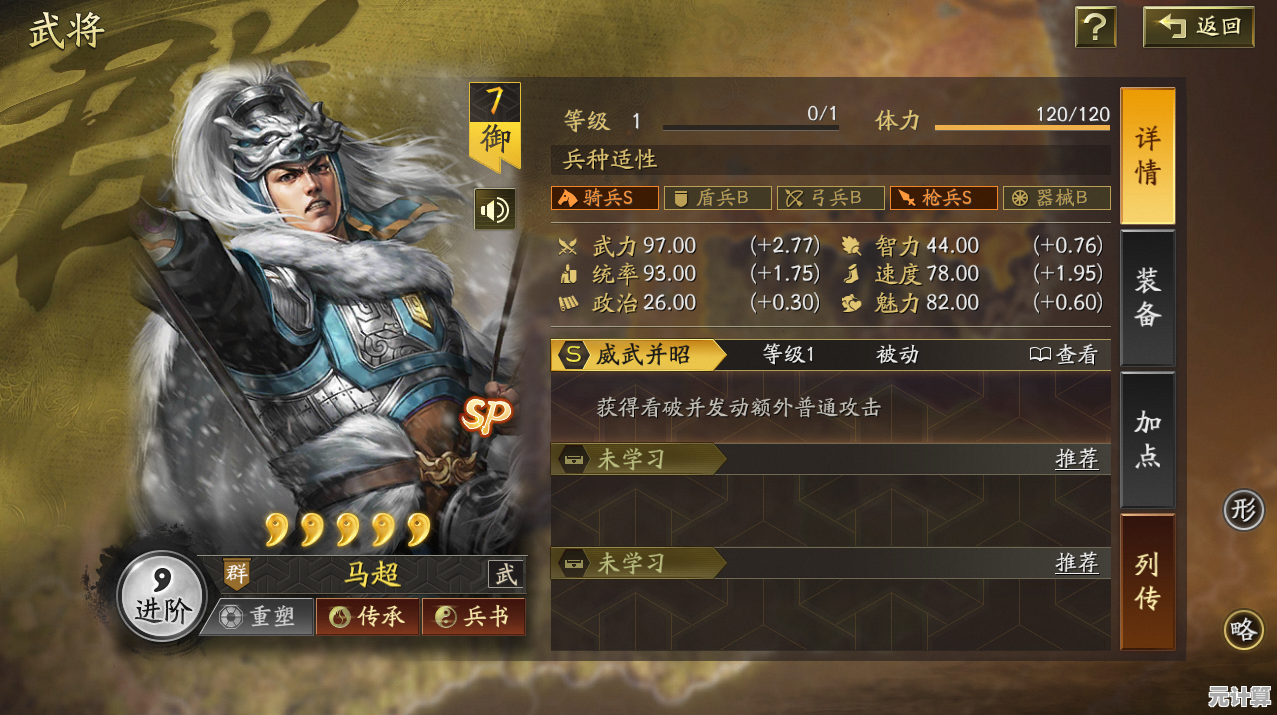Open the 传承 inheritance button
Image resolution: width=1277 pixels, height=715 pixels.
pyautogui.click(x=368, y=617)
